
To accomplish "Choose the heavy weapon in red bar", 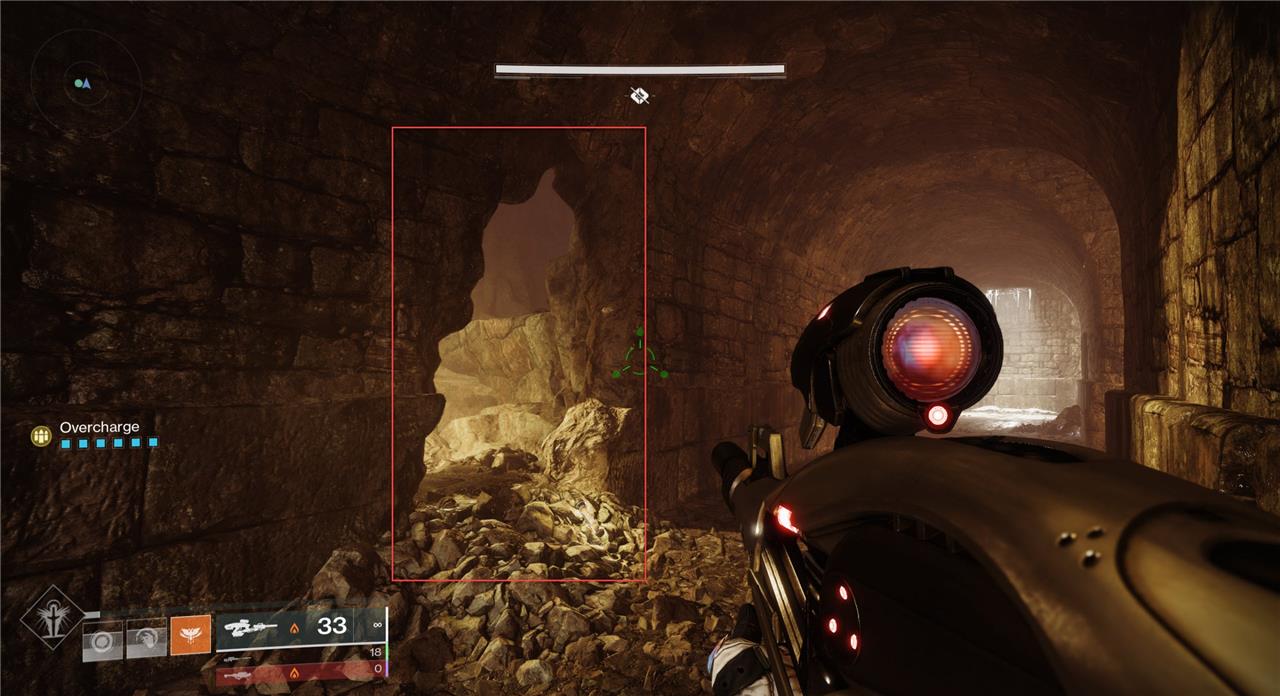I will (238, 675).
